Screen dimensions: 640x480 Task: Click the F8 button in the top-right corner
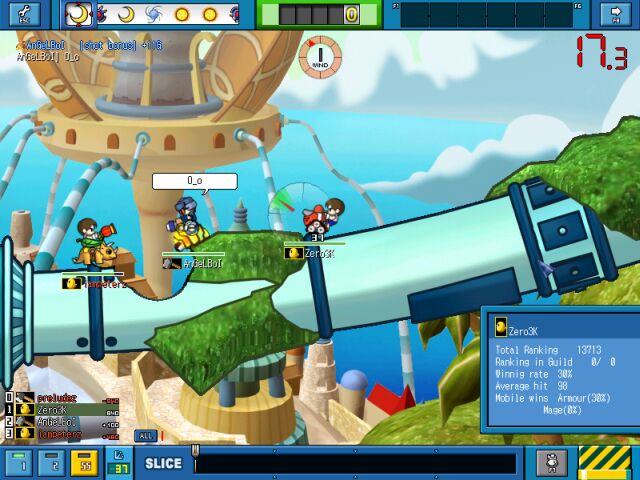(x=611, y=14)
